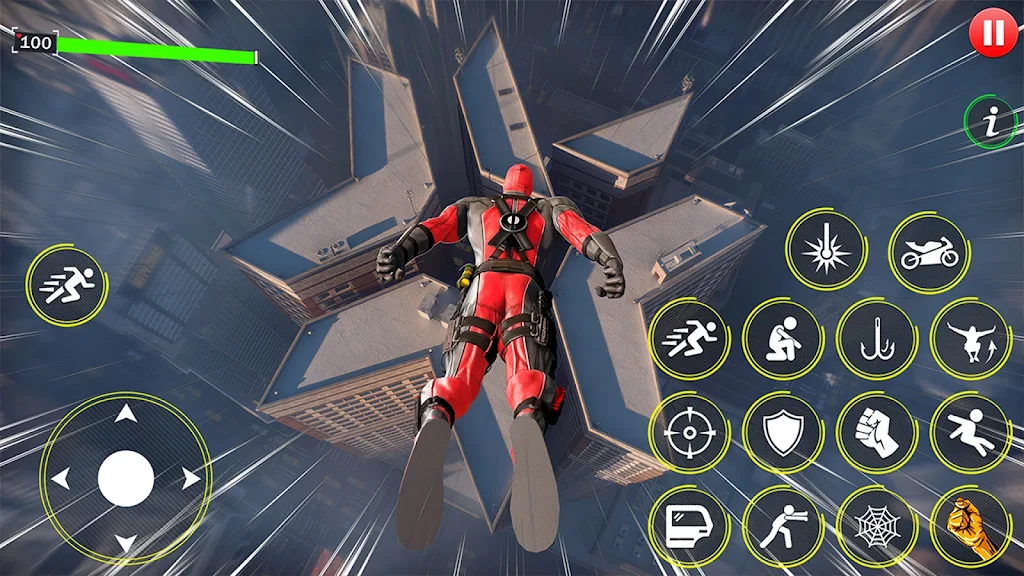Trigger the jump-up action icon

[x=969, y=339]
